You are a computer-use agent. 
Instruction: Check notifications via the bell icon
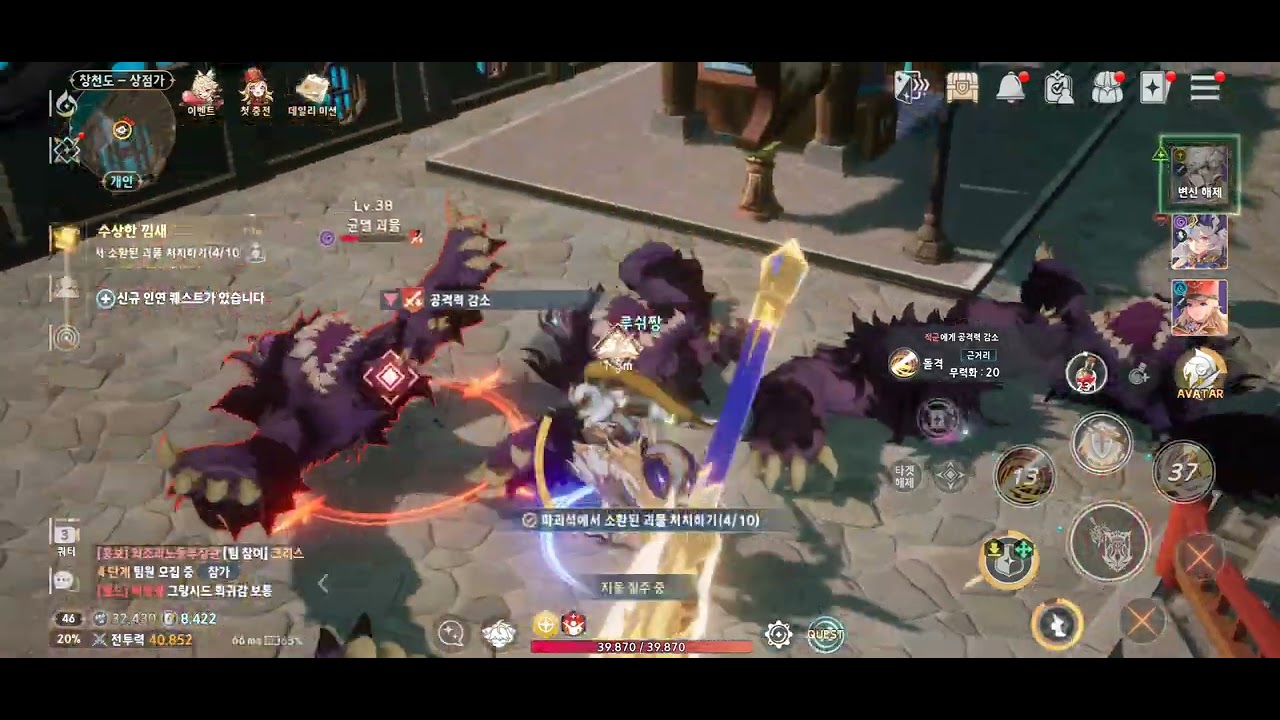pyautogui.click(x=1009, y=89)
